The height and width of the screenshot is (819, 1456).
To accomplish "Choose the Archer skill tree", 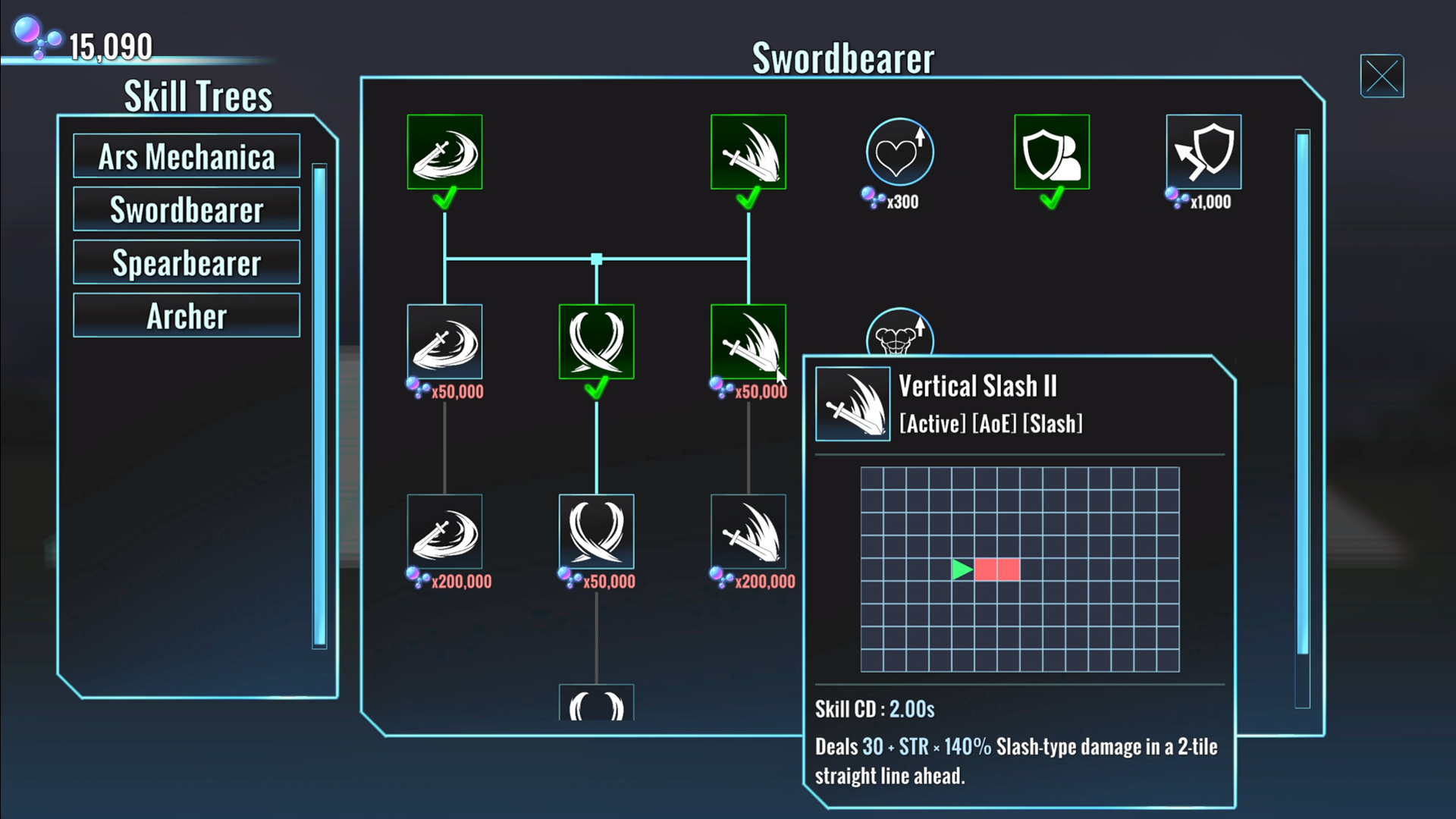I will click(x=187, y=316).
